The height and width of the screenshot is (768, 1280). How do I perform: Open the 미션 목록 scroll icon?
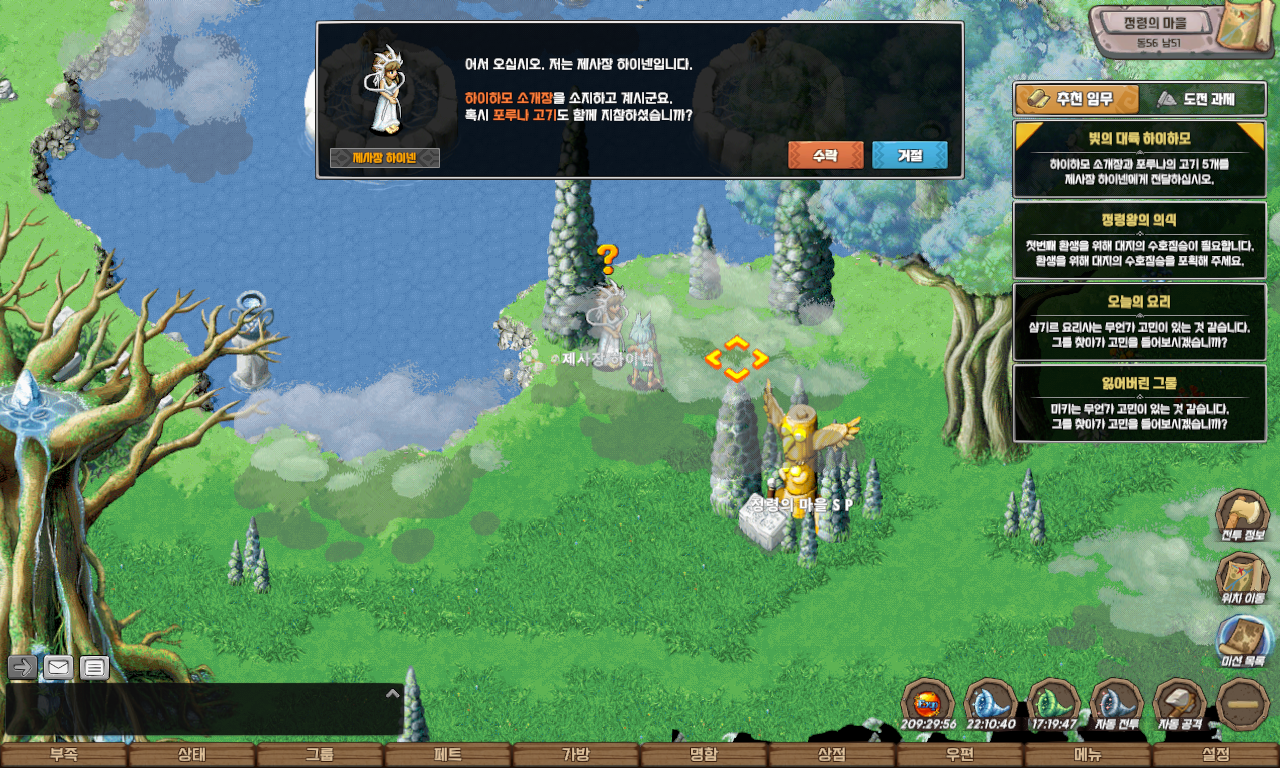click(x=1242, y=641)
